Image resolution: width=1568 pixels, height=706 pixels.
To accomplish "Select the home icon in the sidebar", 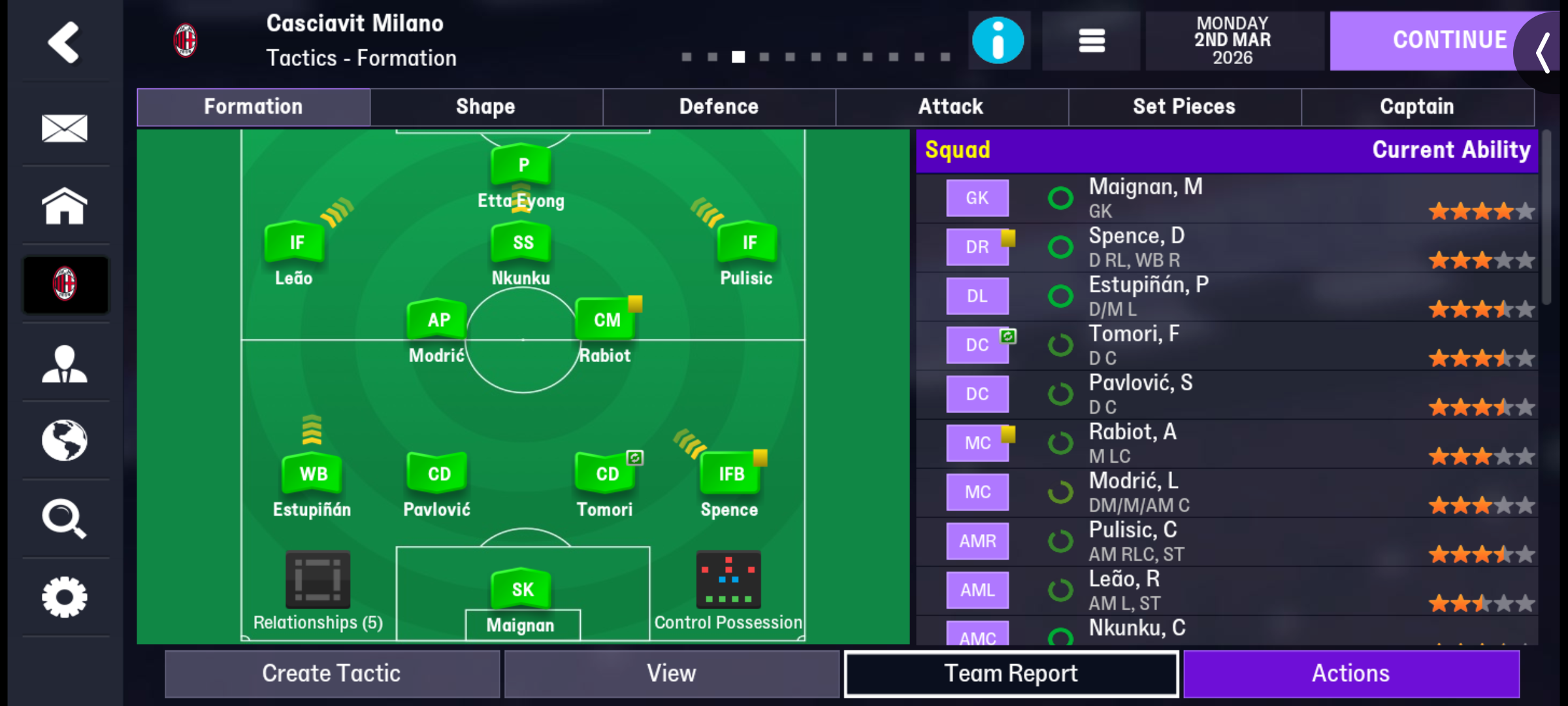I will [x=65, y=207].
